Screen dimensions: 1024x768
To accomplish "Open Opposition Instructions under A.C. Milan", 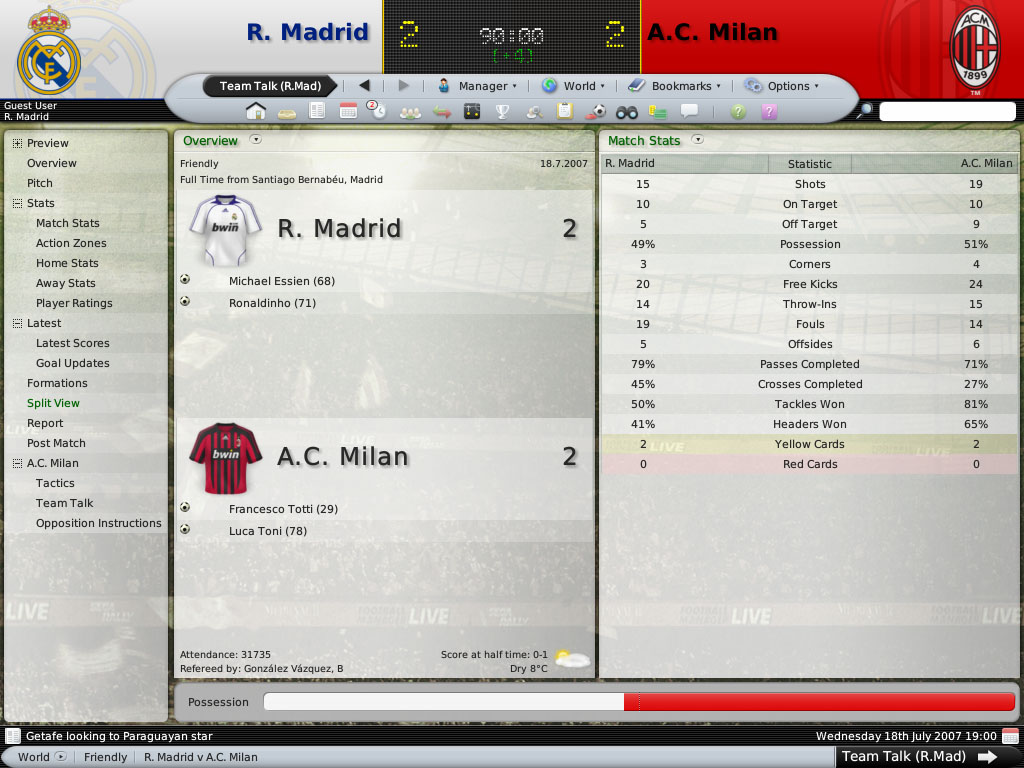I will tap(98, 523).
